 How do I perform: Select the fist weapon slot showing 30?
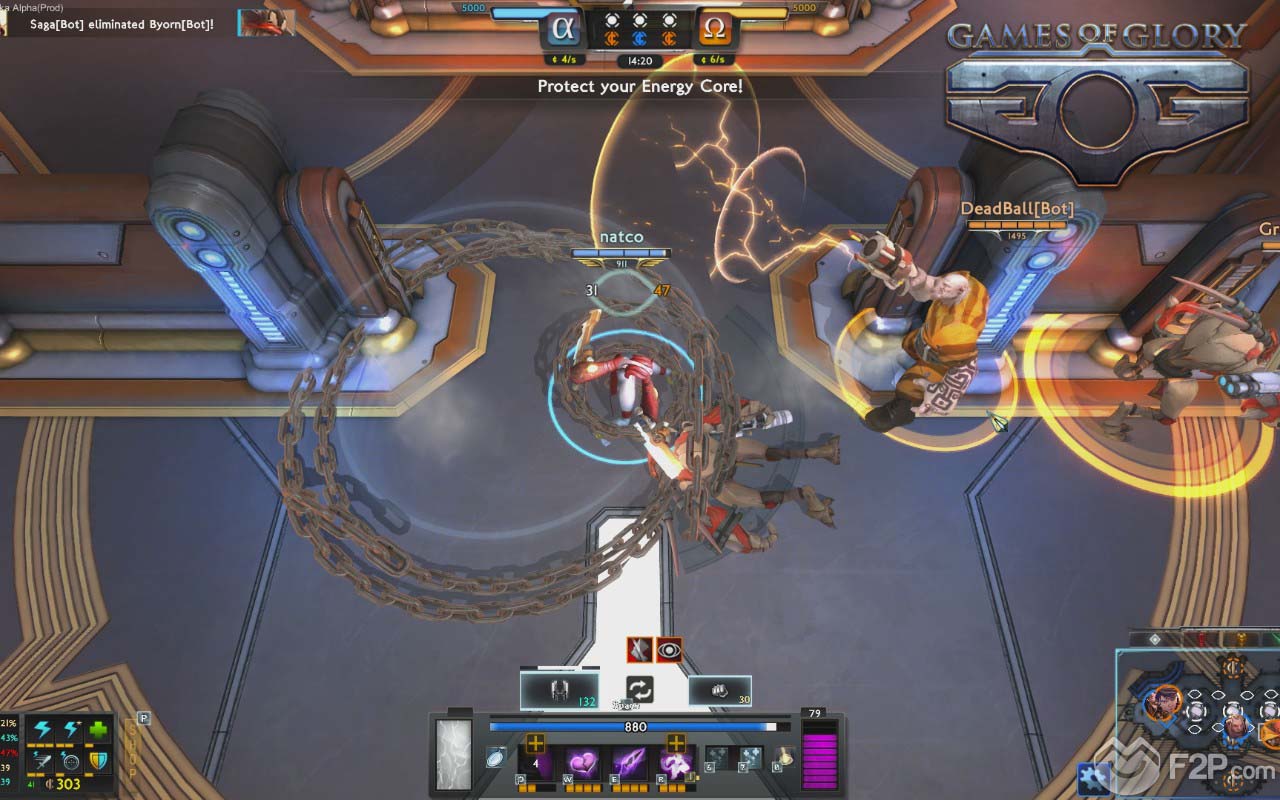[719, 689]
